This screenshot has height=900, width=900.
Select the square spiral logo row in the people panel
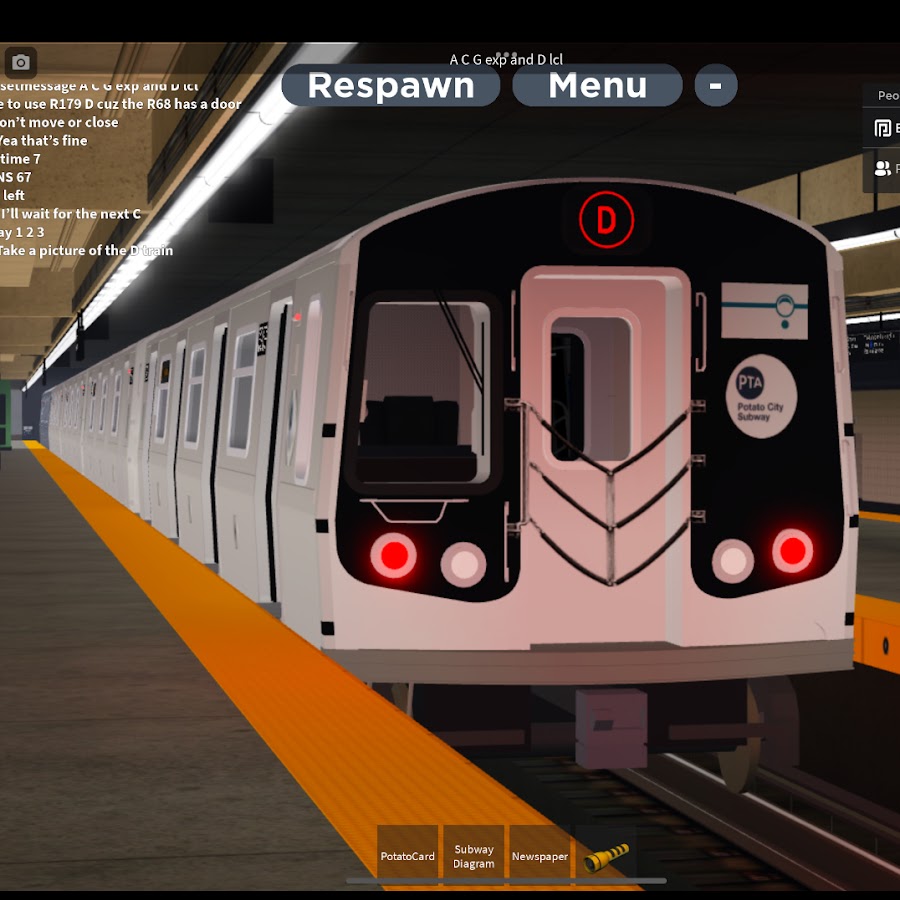(x=883, y=128)
